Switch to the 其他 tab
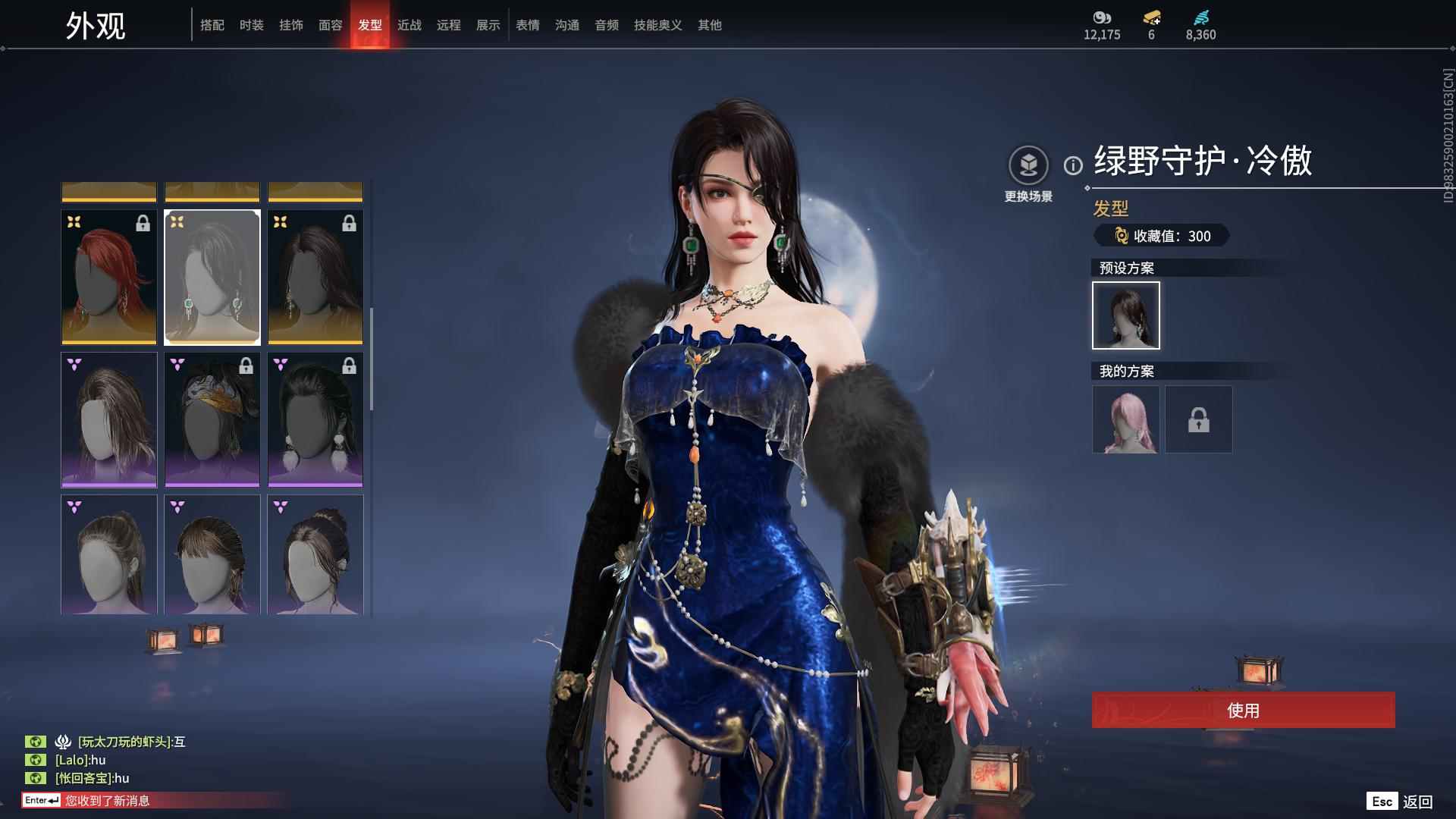 coord(709,25)
